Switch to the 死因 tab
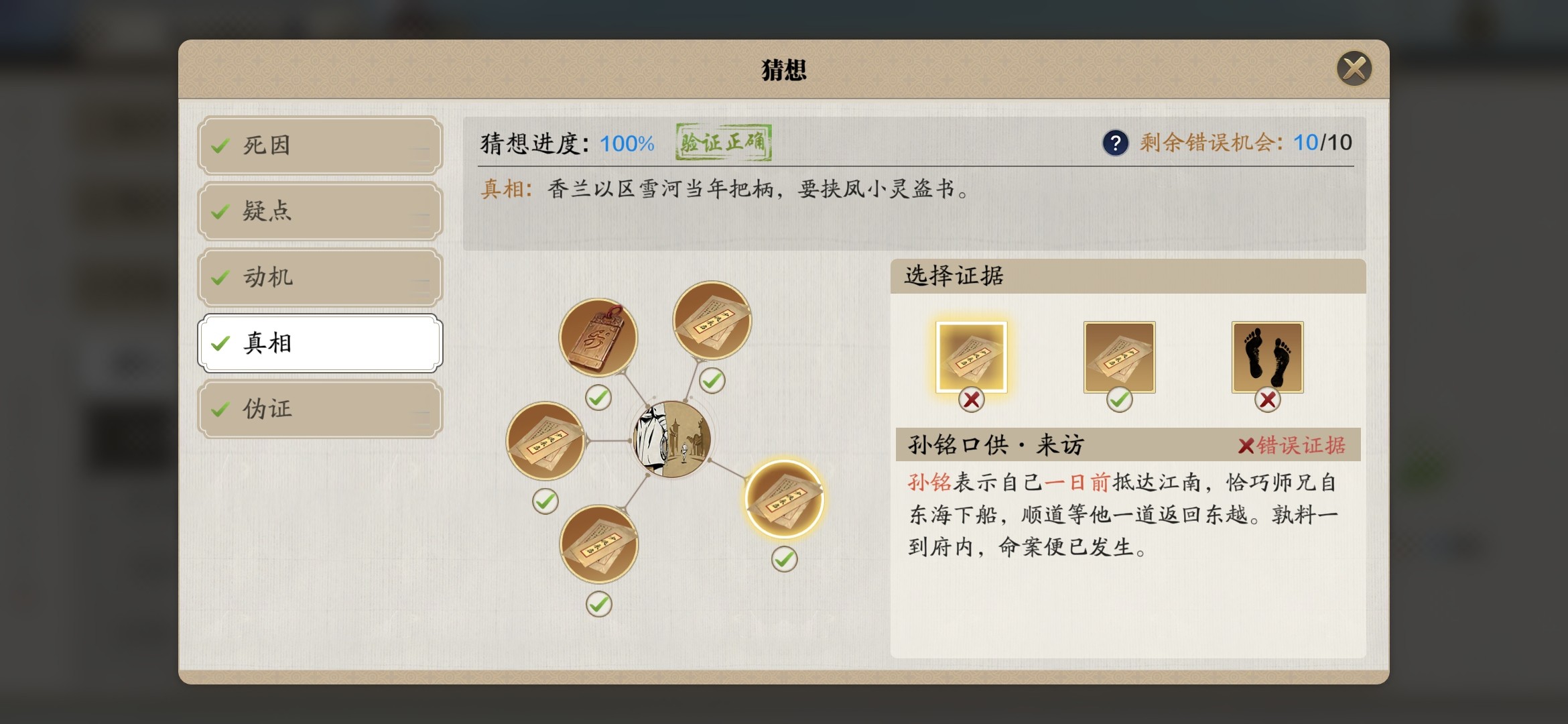 [x=320, y=145]
